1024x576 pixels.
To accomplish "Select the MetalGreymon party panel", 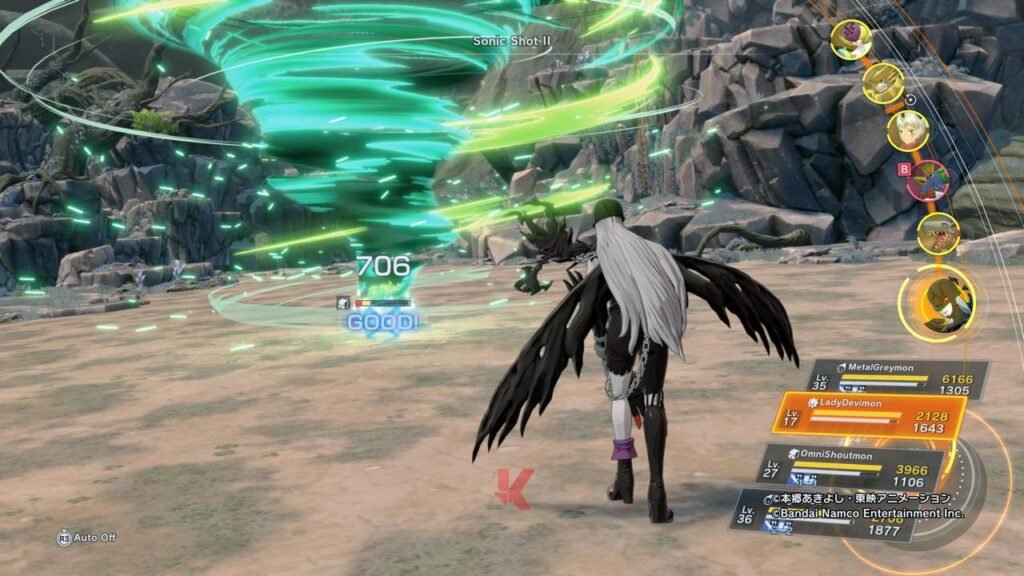I will 896,378.
